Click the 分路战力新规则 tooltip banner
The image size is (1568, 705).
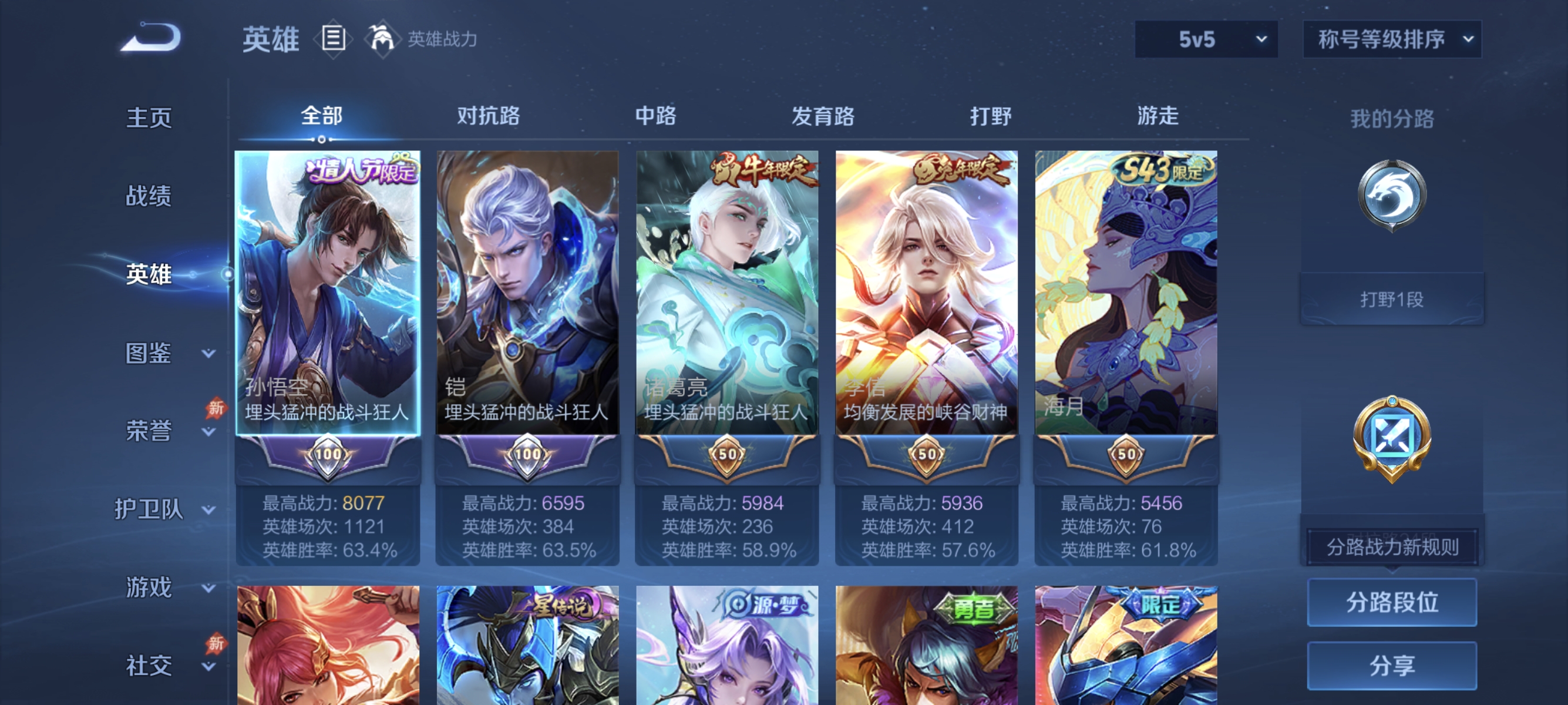point(1394,546)
